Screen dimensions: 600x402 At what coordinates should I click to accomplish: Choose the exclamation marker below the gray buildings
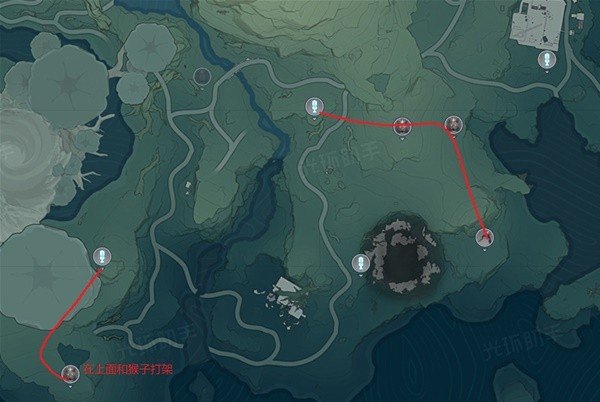pos(547,60)
